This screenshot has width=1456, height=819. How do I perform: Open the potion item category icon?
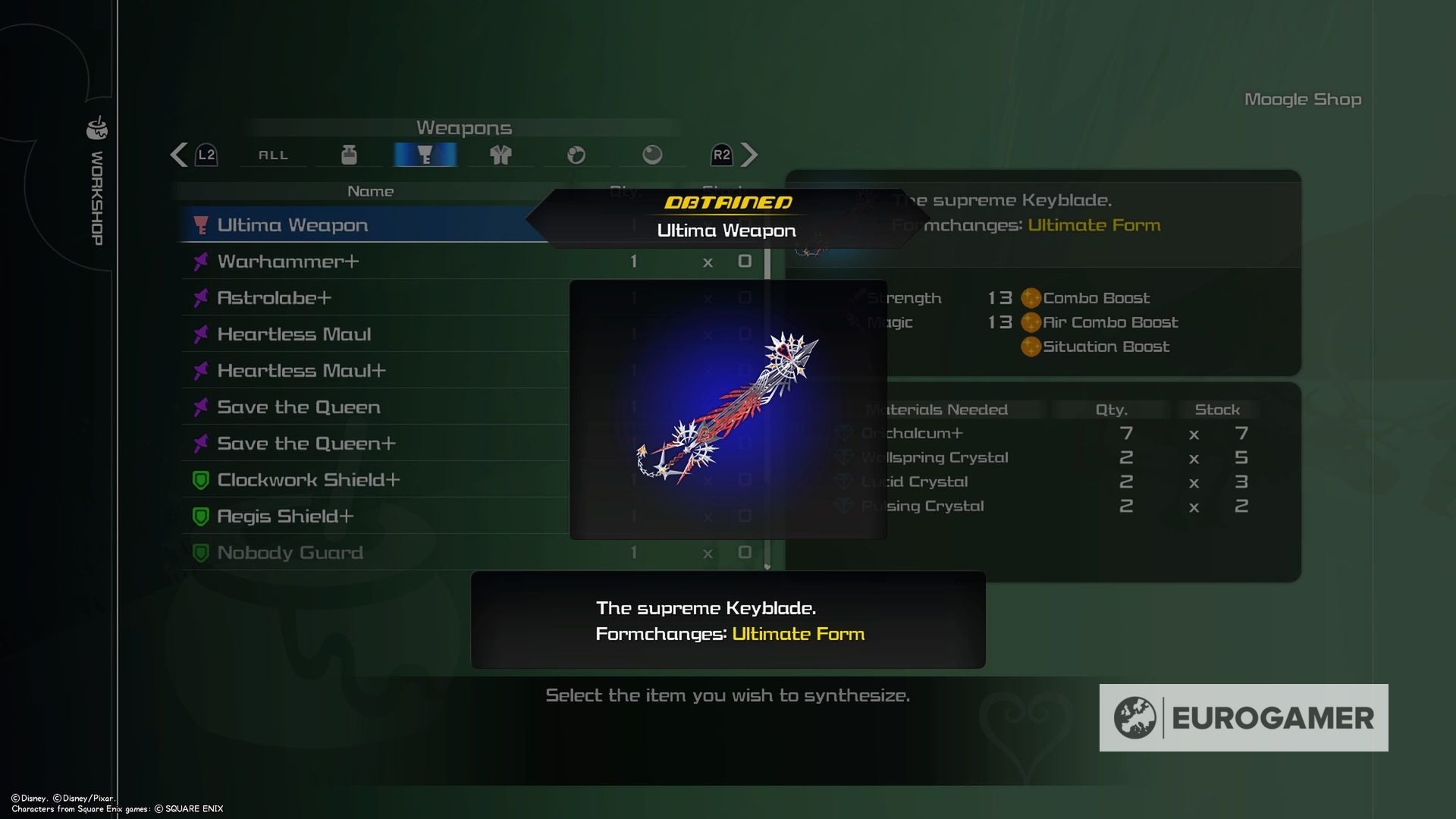(x=349, y=155)
